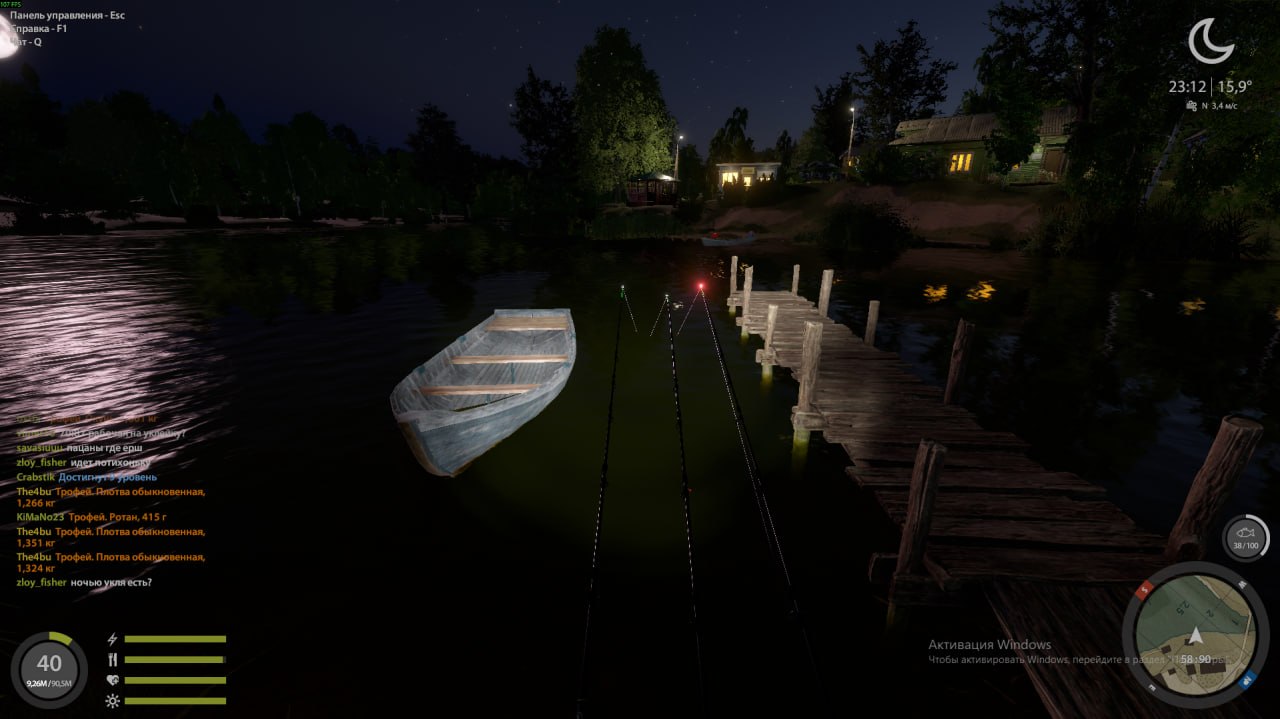Click the "ночью укля есть?" chat message
Image resolution: width=1280 pixels, height=719 pixels.
111,582
